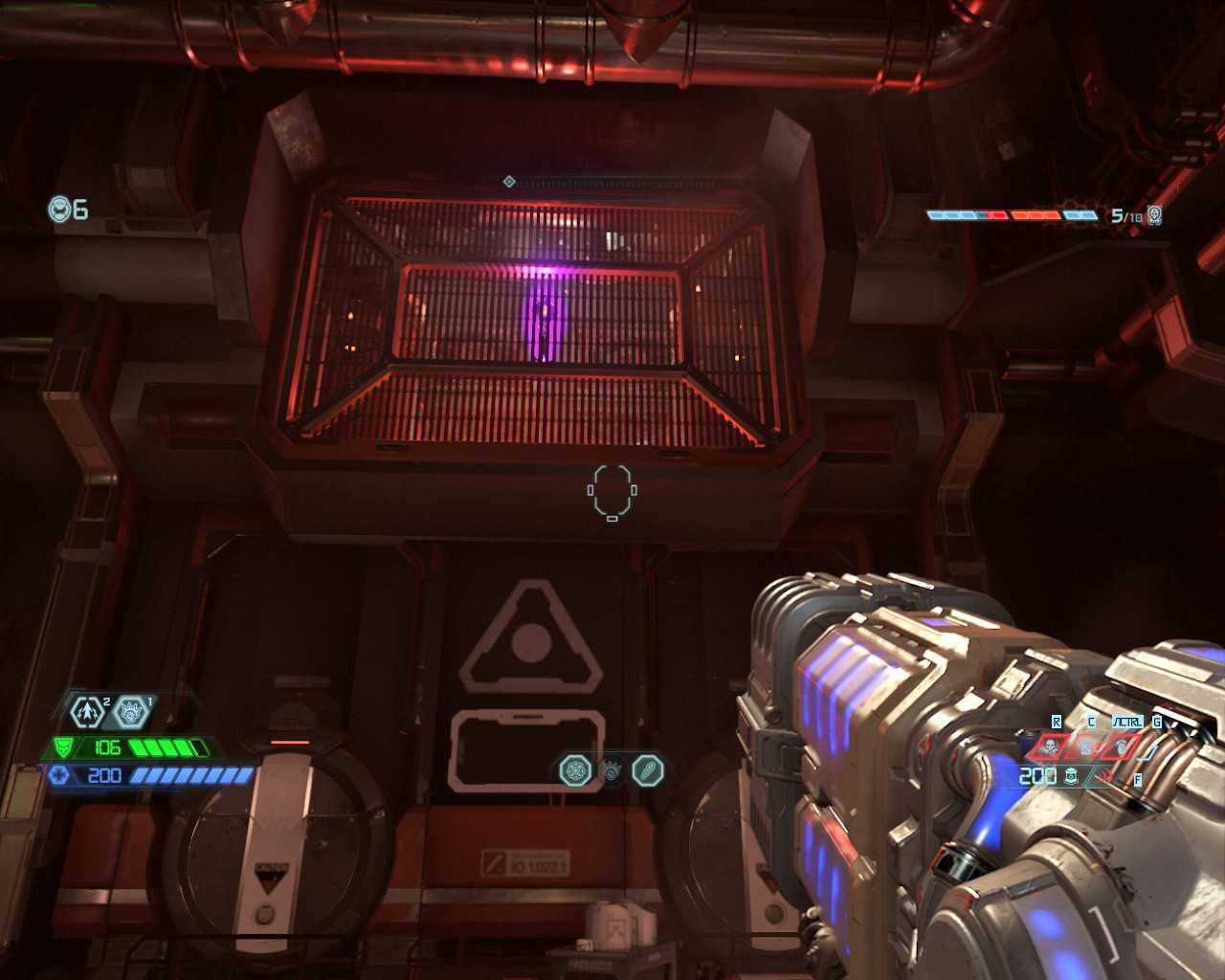Click the ammo canister icon beside 200

click(x=1072, y=776)
